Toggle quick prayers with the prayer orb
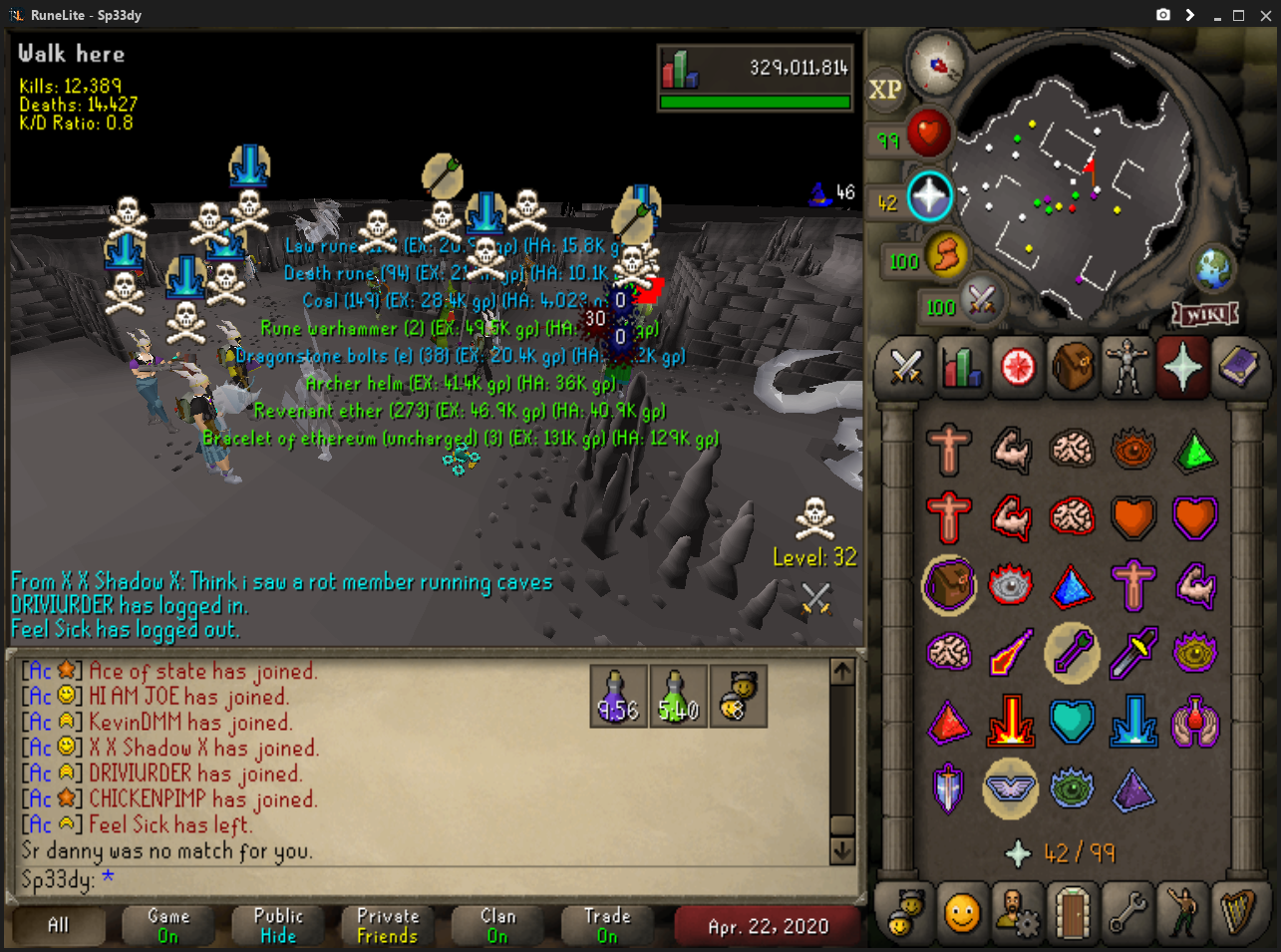Image resolution: width=1281 pixels, height=952 pixels. pos(928,196)
